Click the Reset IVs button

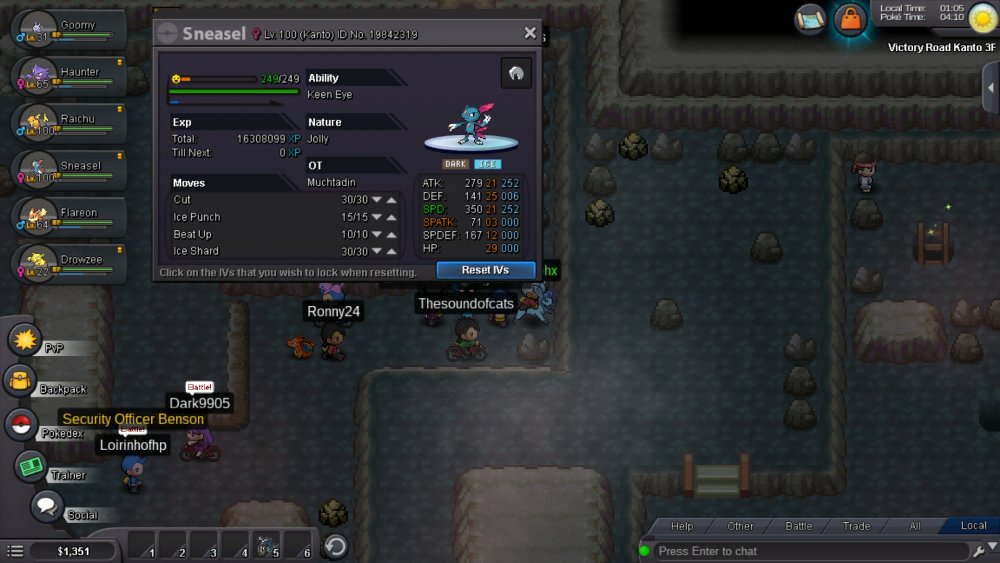point(486,270)
